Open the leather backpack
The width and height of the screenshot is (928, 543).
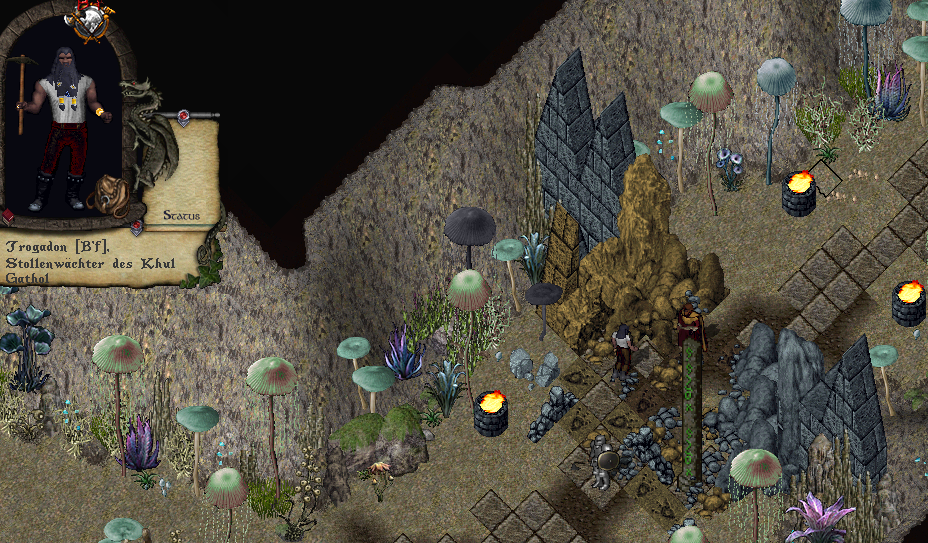(106, 195)
